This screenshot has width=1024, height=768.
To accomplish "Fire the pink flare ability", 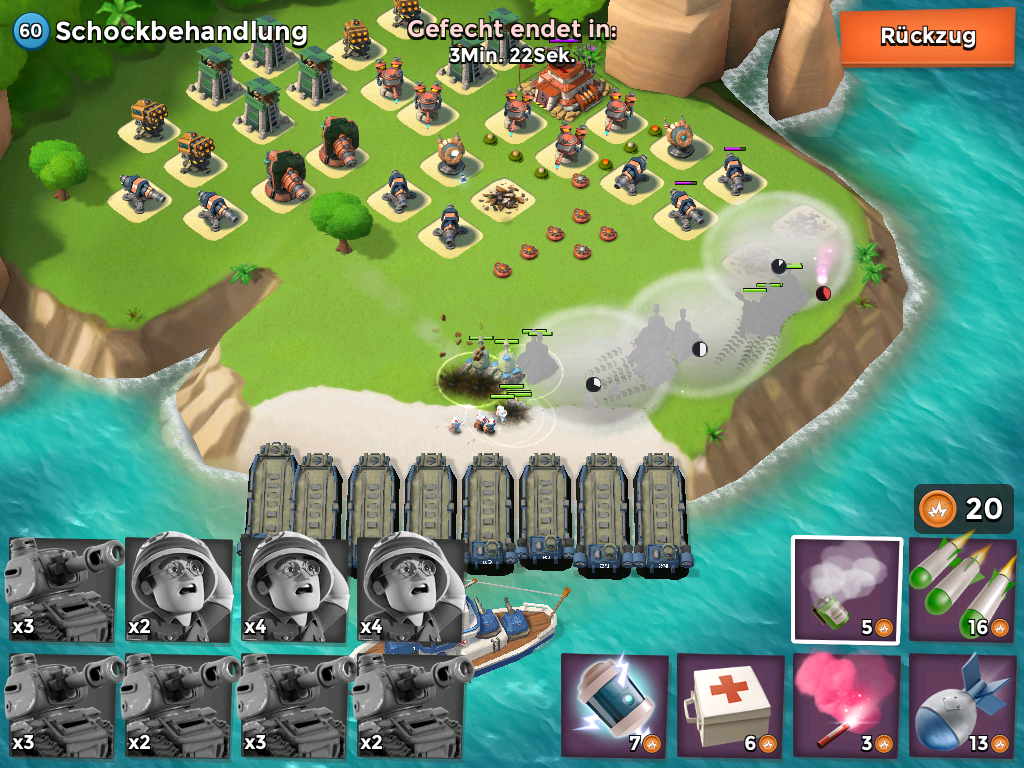I will coord(846,705).
